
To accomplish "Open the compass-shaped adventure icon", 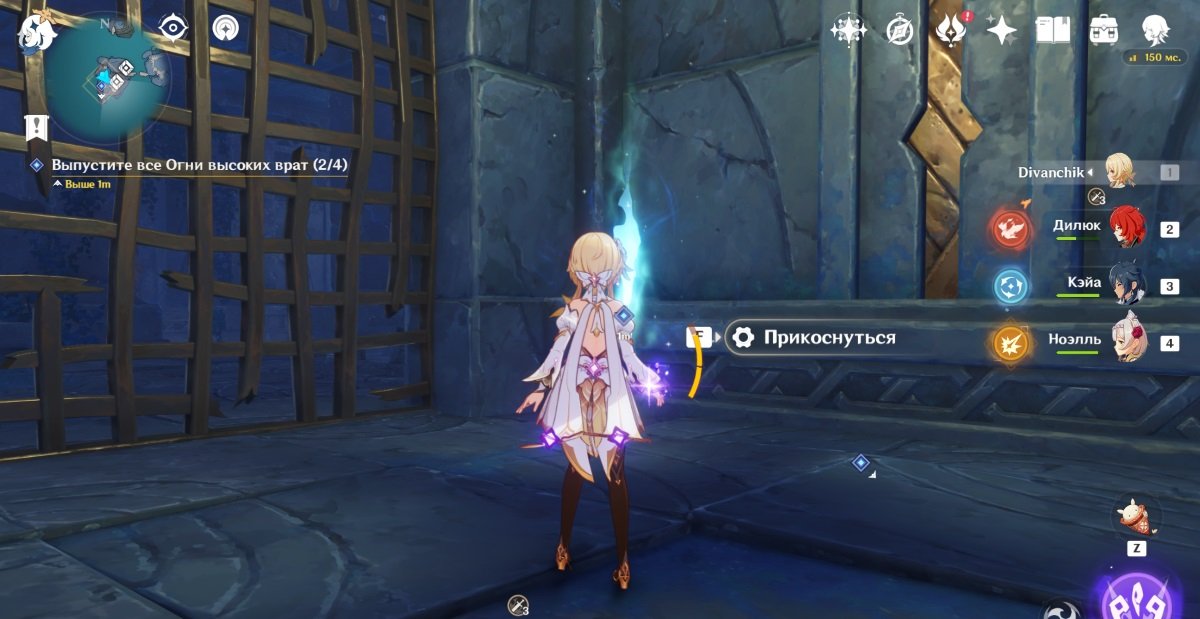I will pyautogui.click(x=900, y=30).
